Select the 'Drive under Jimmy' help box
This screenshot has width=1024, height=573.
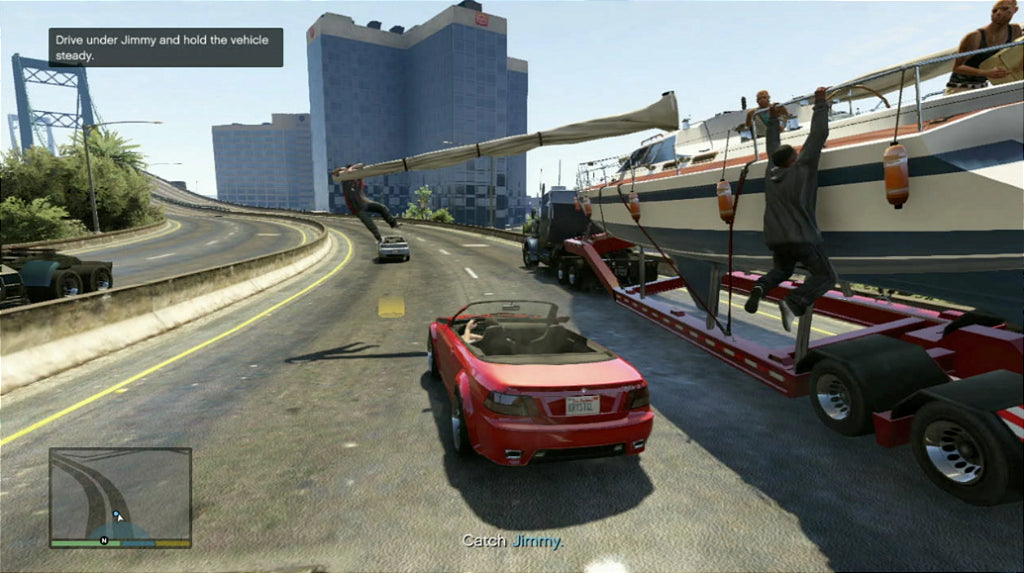166,47
